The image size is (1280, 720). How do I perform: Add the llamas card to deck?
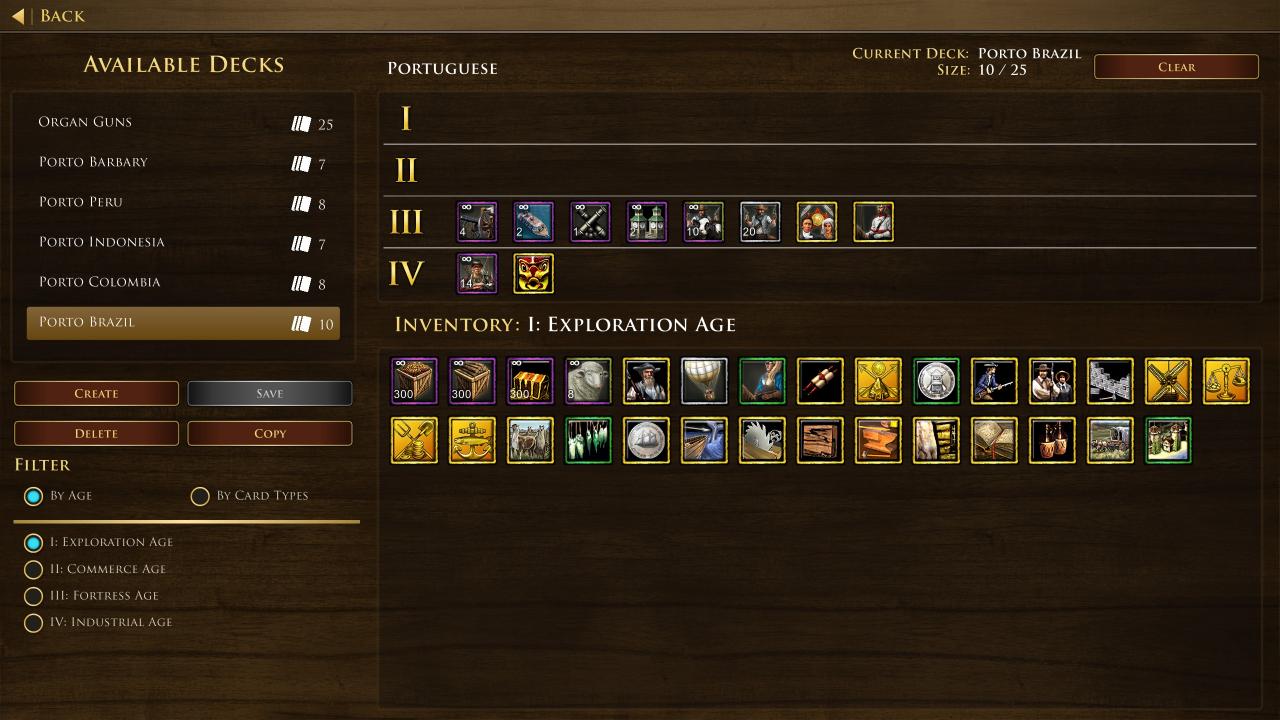click(x=530, y=441)
